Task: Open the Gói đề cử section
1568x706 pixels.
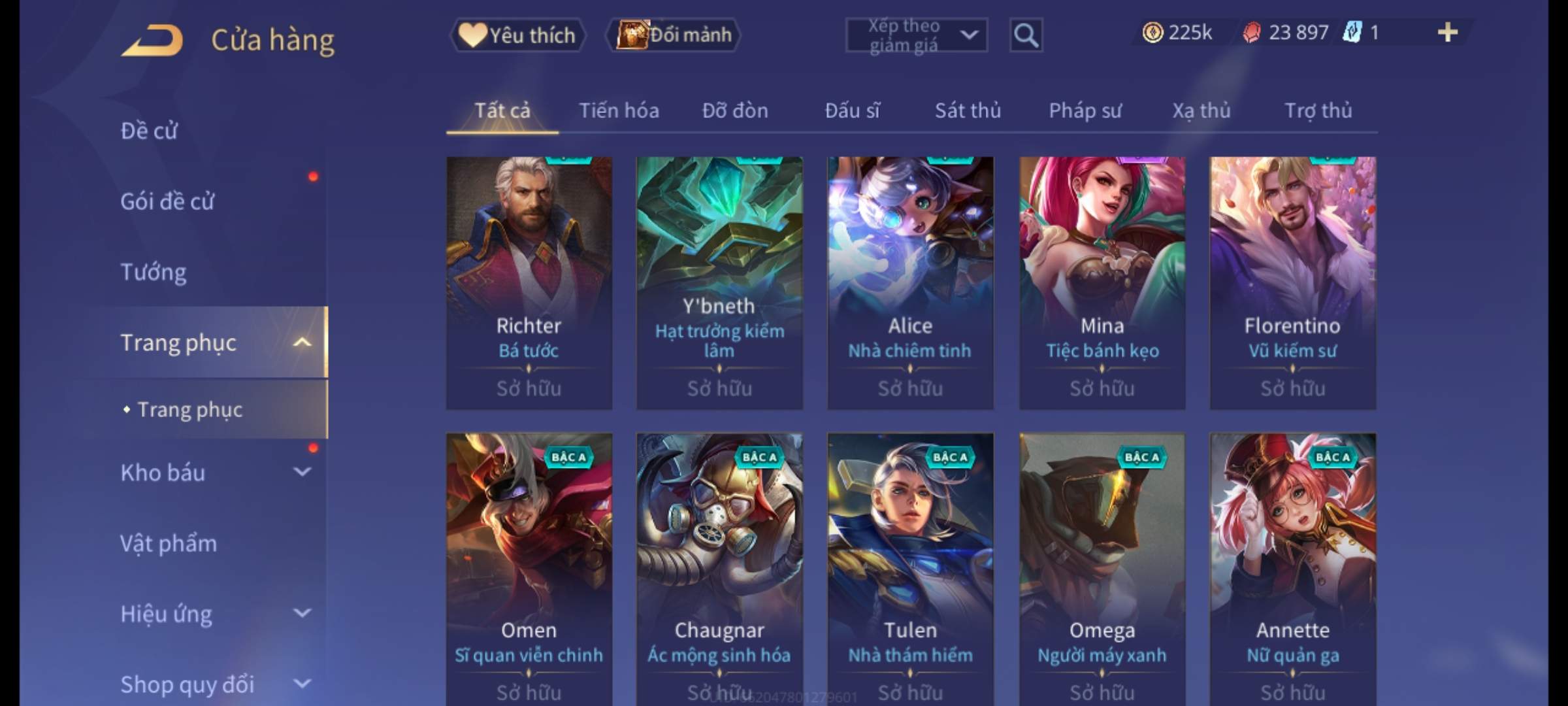Action: point(167,201)
